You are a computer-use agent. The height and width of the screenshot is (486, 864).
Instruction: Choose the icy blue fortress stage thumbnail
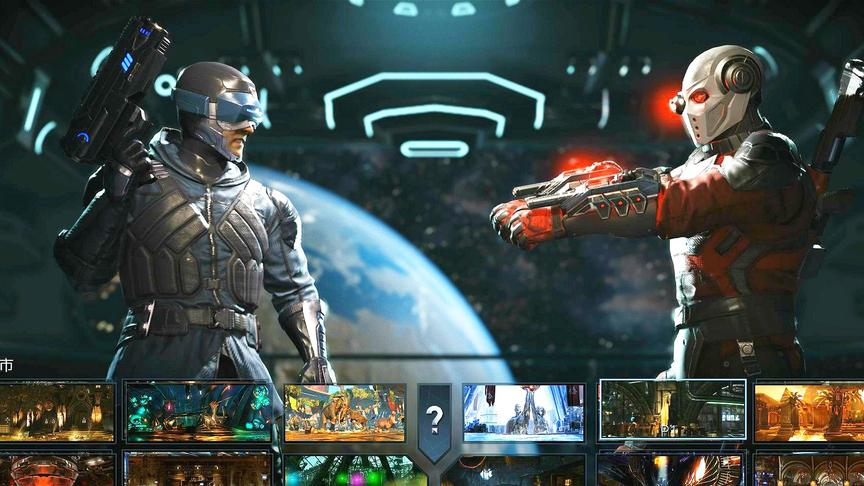[523, 412]
